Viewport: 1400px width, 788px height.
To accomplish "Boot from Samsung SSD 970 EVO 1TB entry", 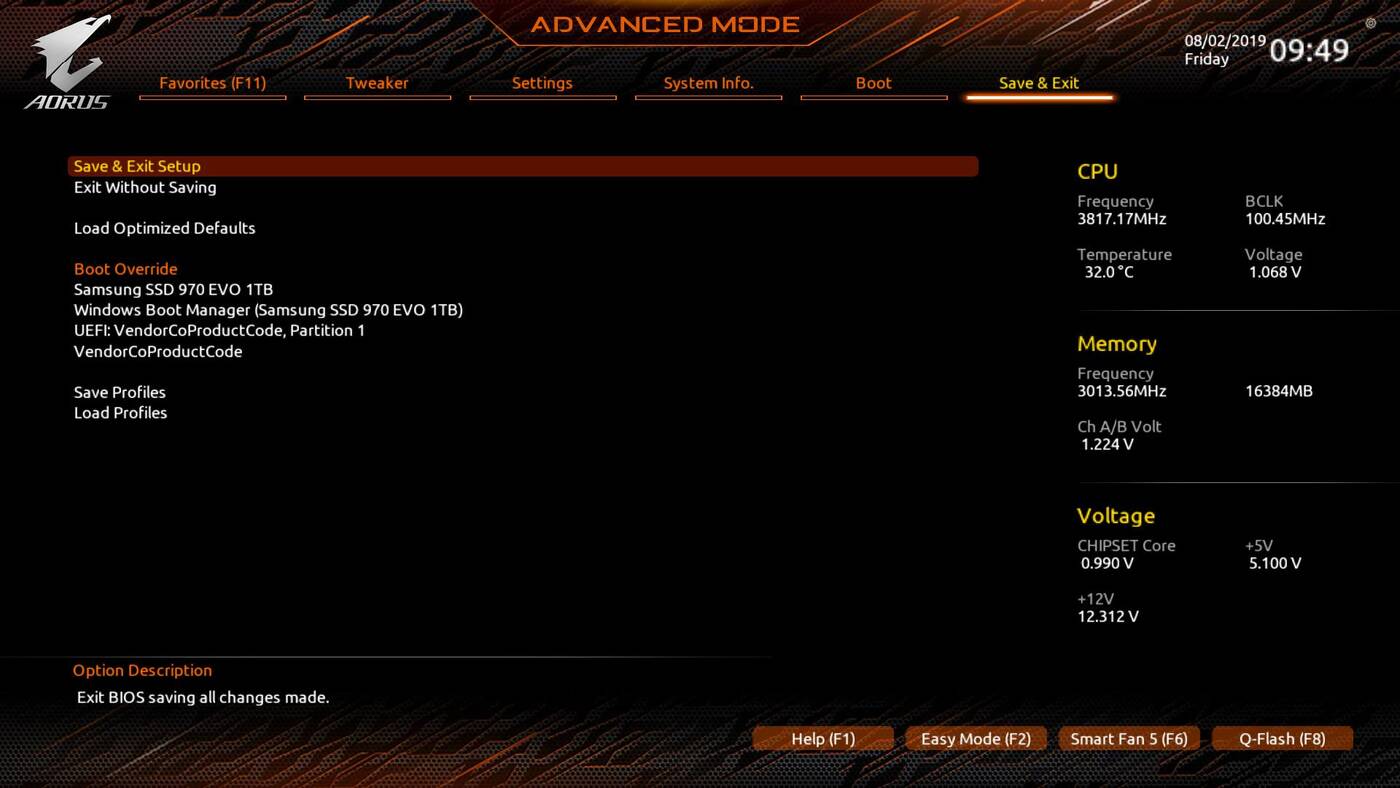I will coord(173,289).
